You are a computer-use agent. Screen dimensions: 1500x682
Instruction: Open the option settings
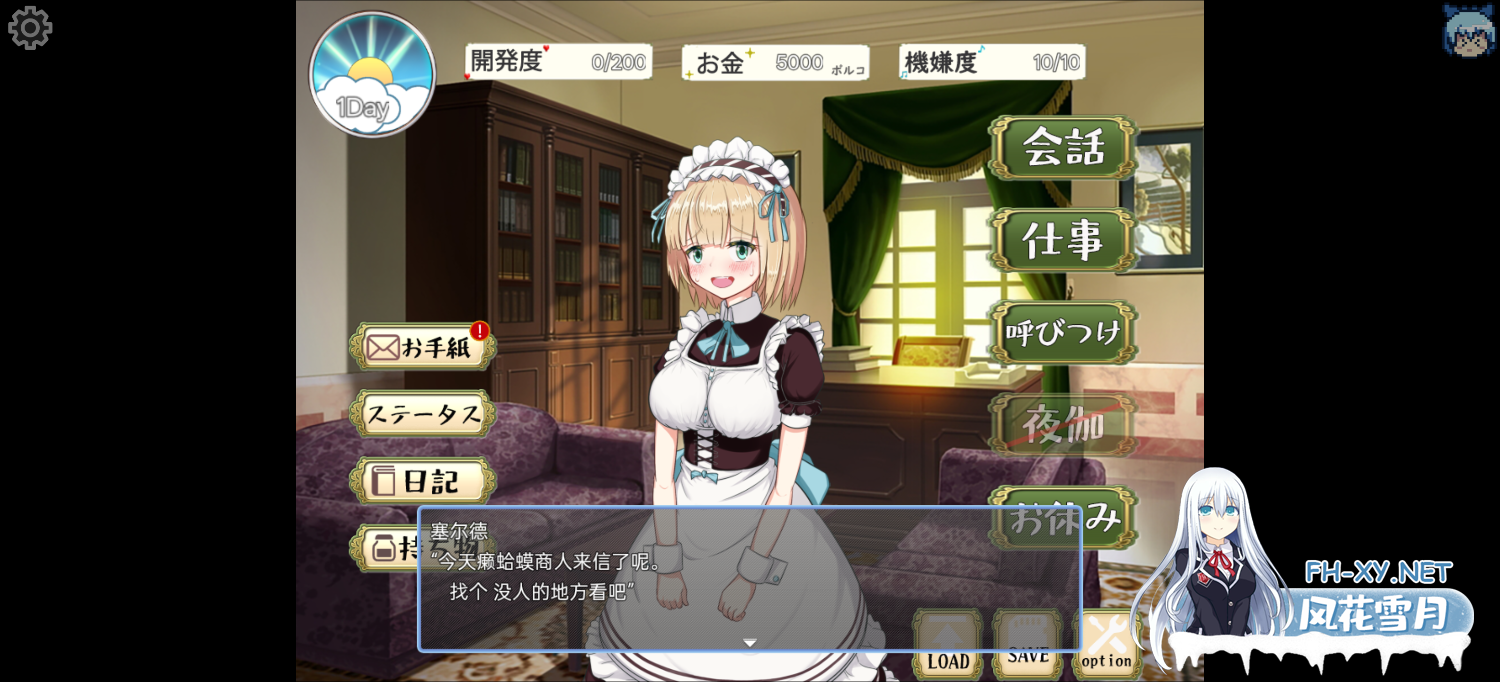[x=1106, y=646]
